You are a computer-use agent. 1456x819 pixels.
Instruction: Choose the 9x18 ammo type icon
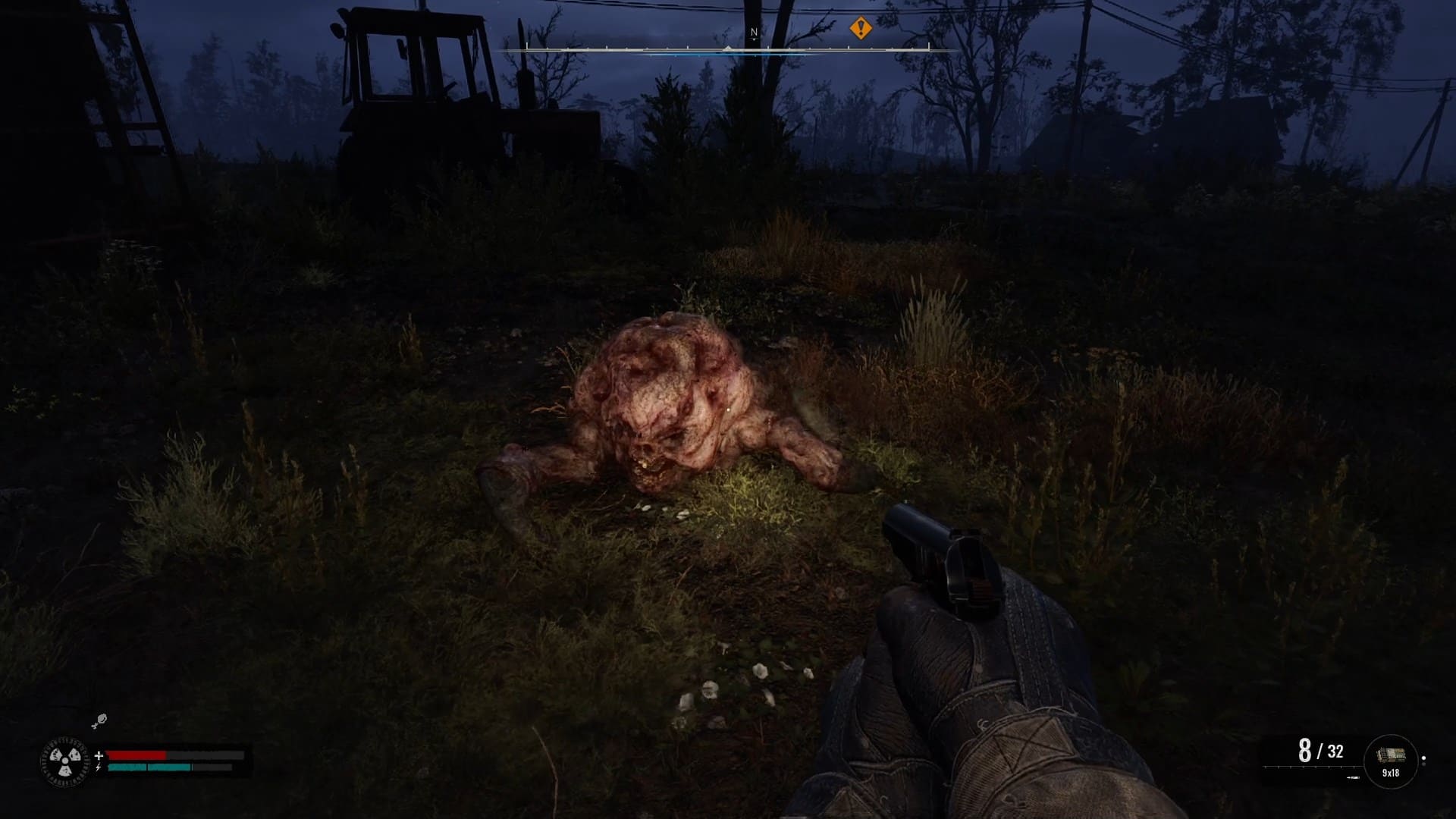[1390, 761]
